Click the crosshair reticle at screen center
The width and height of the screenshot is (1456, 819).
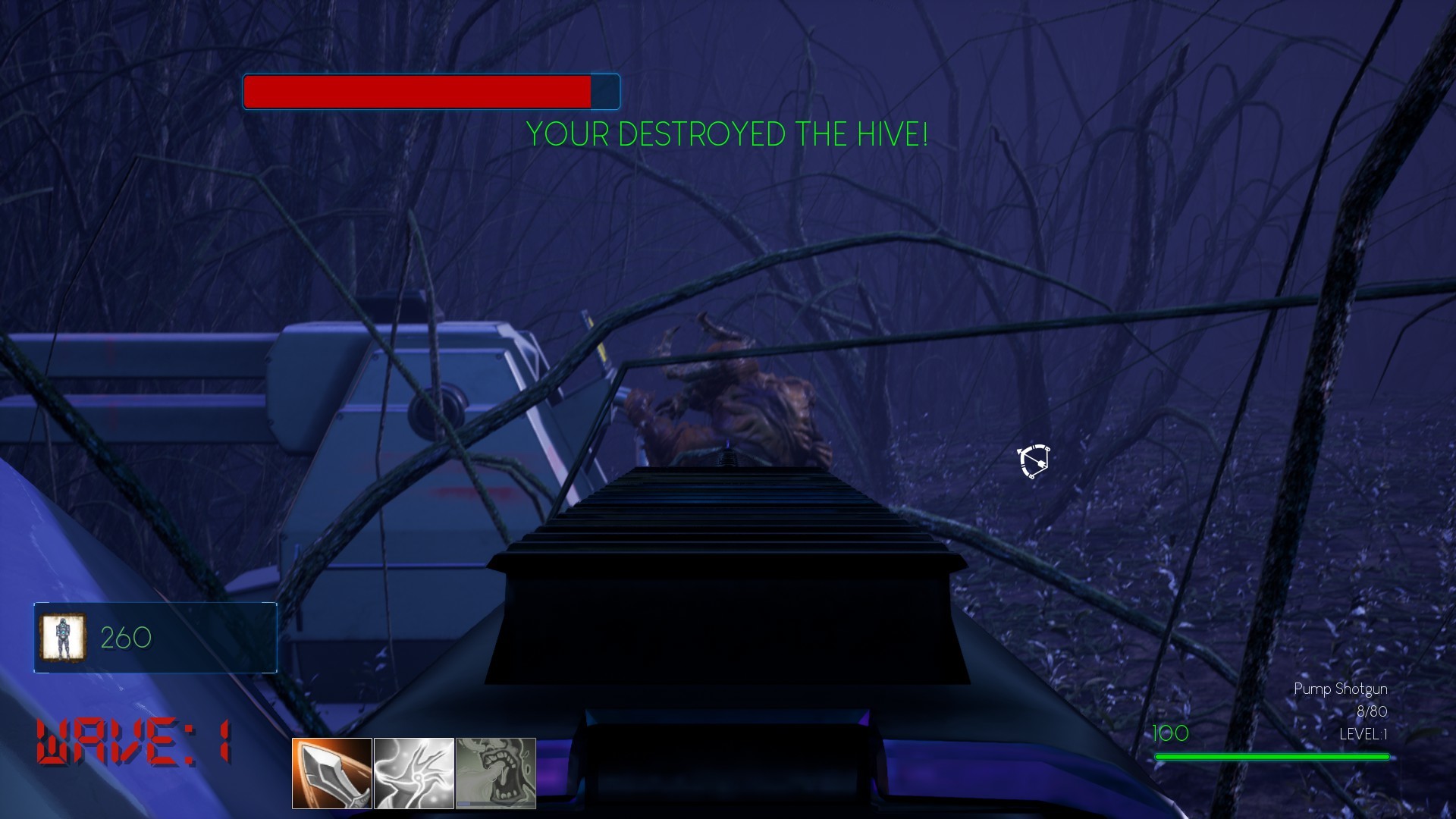(1033, 463)
